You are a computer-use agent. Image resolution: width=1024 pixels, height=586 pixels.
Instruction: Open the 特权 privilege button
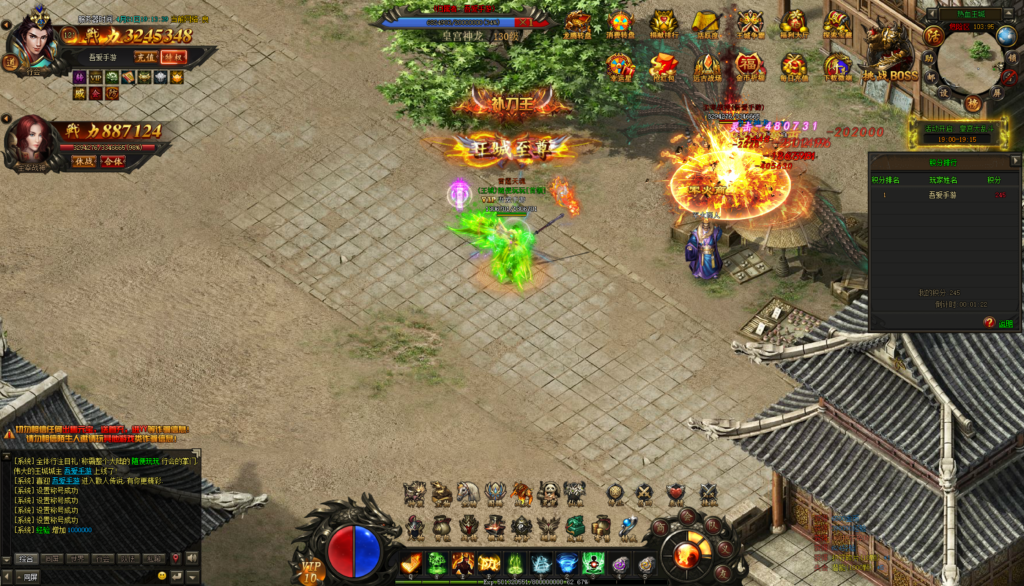(173, 57)
